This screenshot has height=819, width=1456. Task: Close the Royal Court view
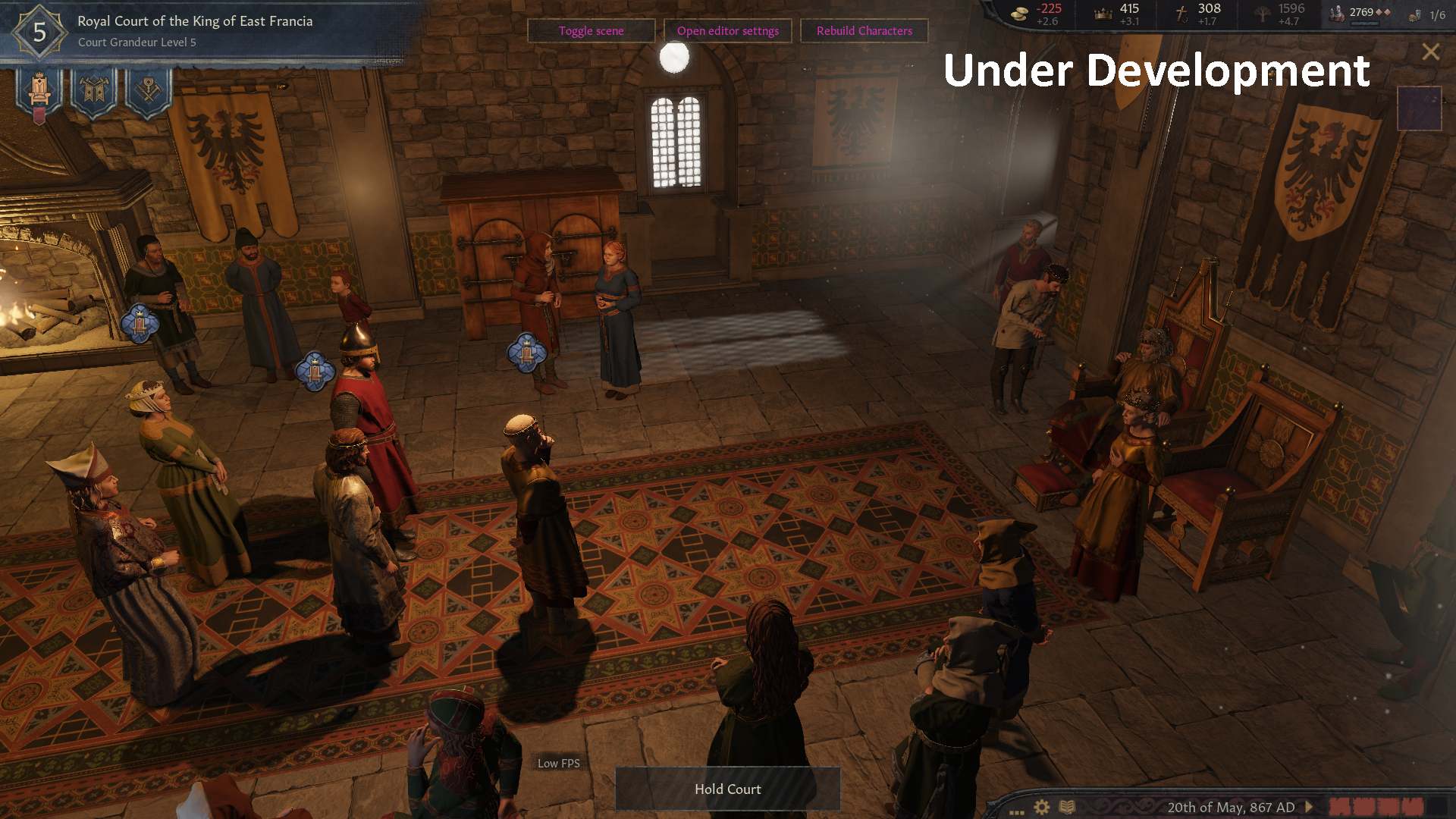click(x=1430, y=52)
